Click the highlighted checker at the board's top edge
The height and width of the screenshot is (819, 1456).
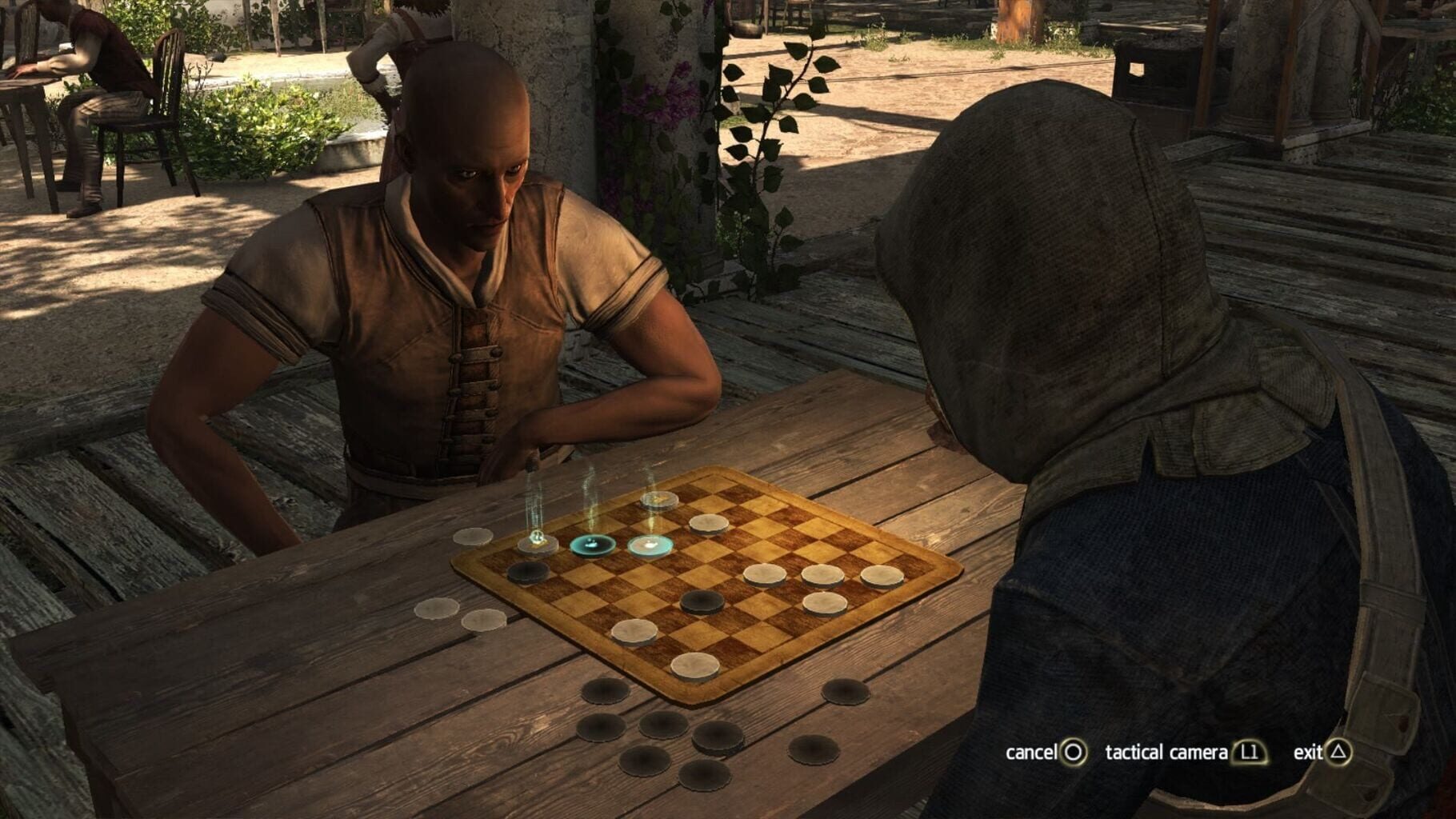point(658,501)
